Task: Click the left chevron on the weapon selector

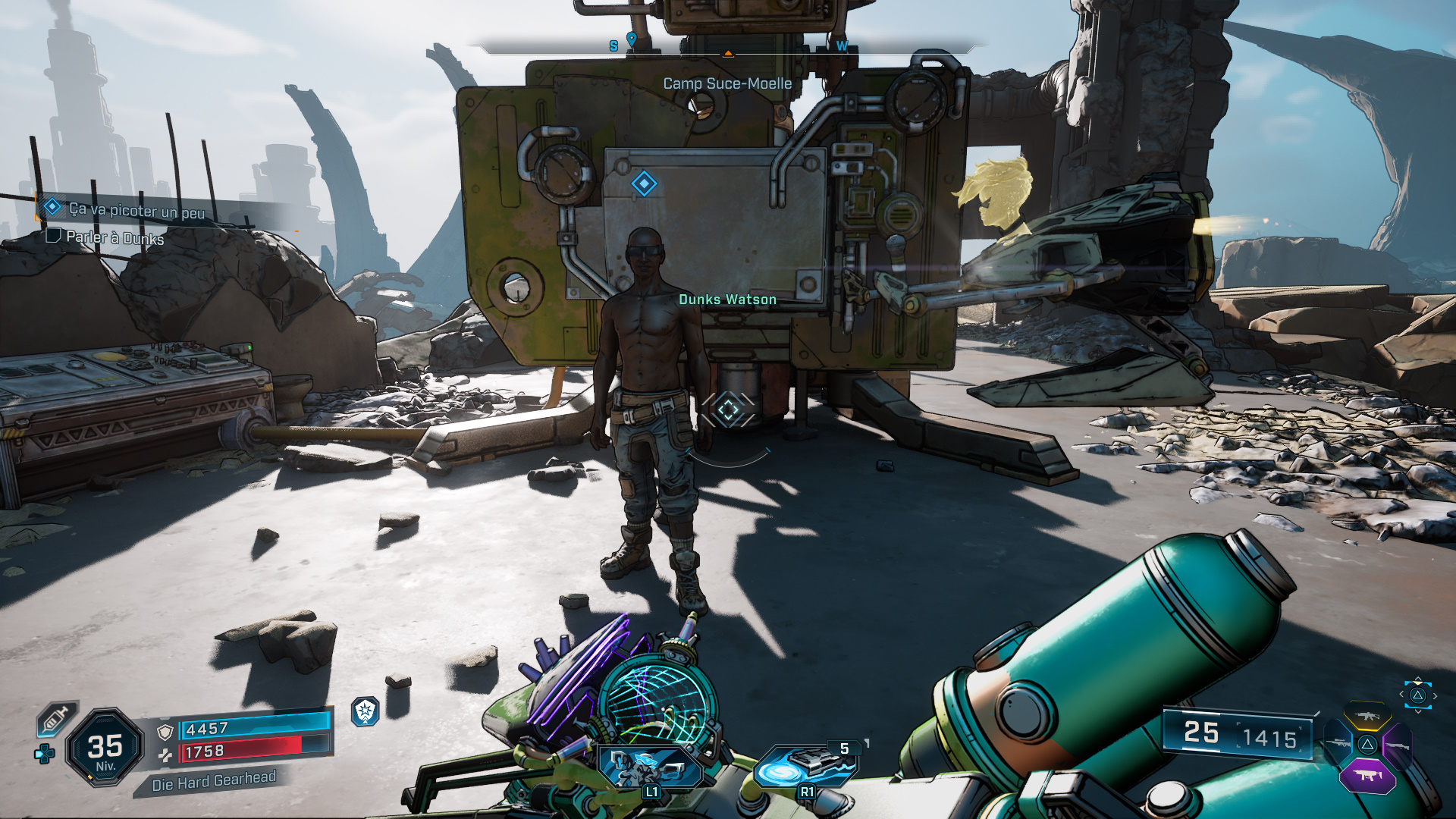Action: 1401,694
